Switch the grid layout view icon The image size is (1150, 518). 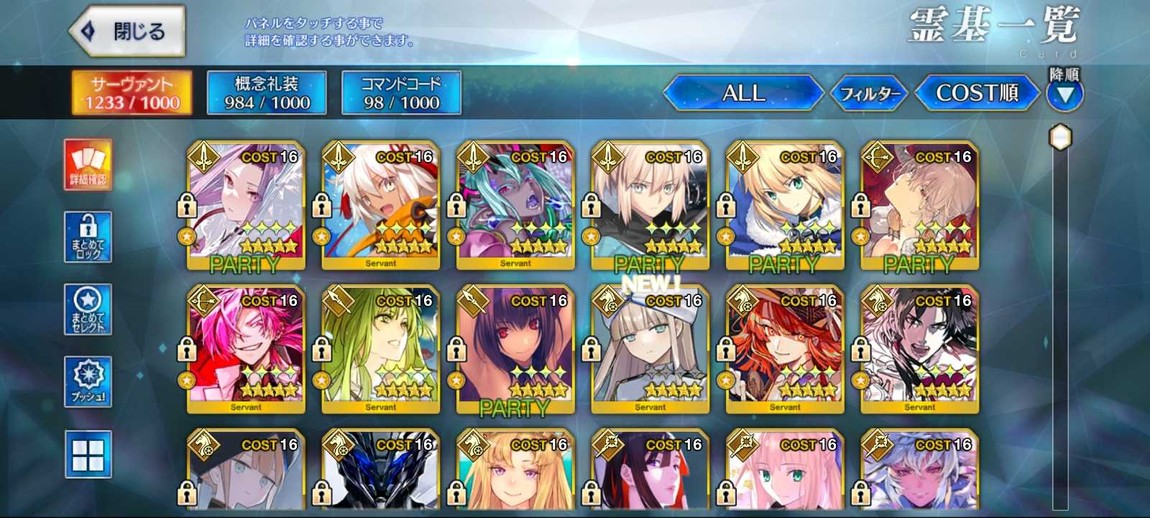point(88,454)
